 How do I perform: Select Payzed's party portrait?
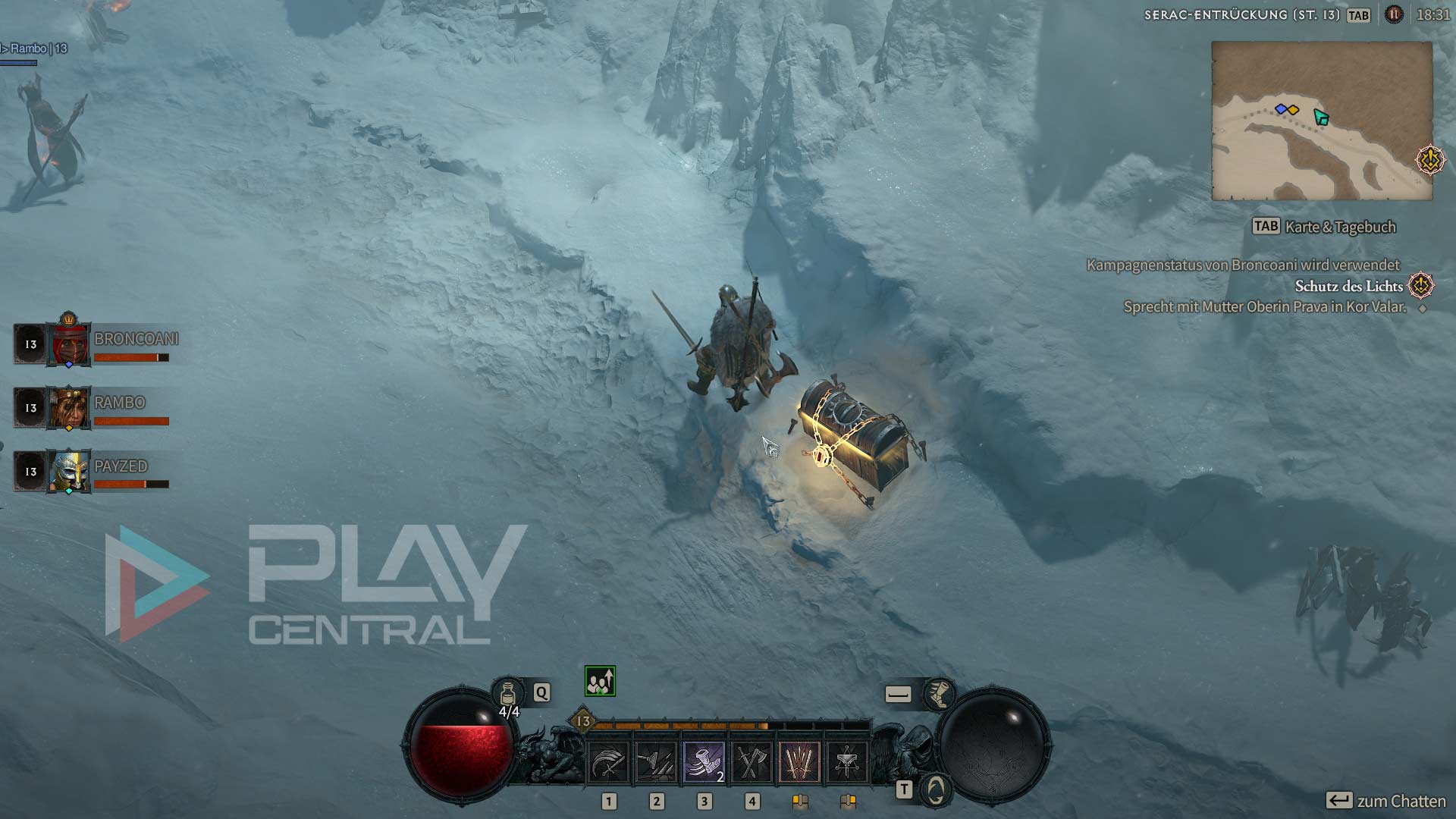click(69, 471)
